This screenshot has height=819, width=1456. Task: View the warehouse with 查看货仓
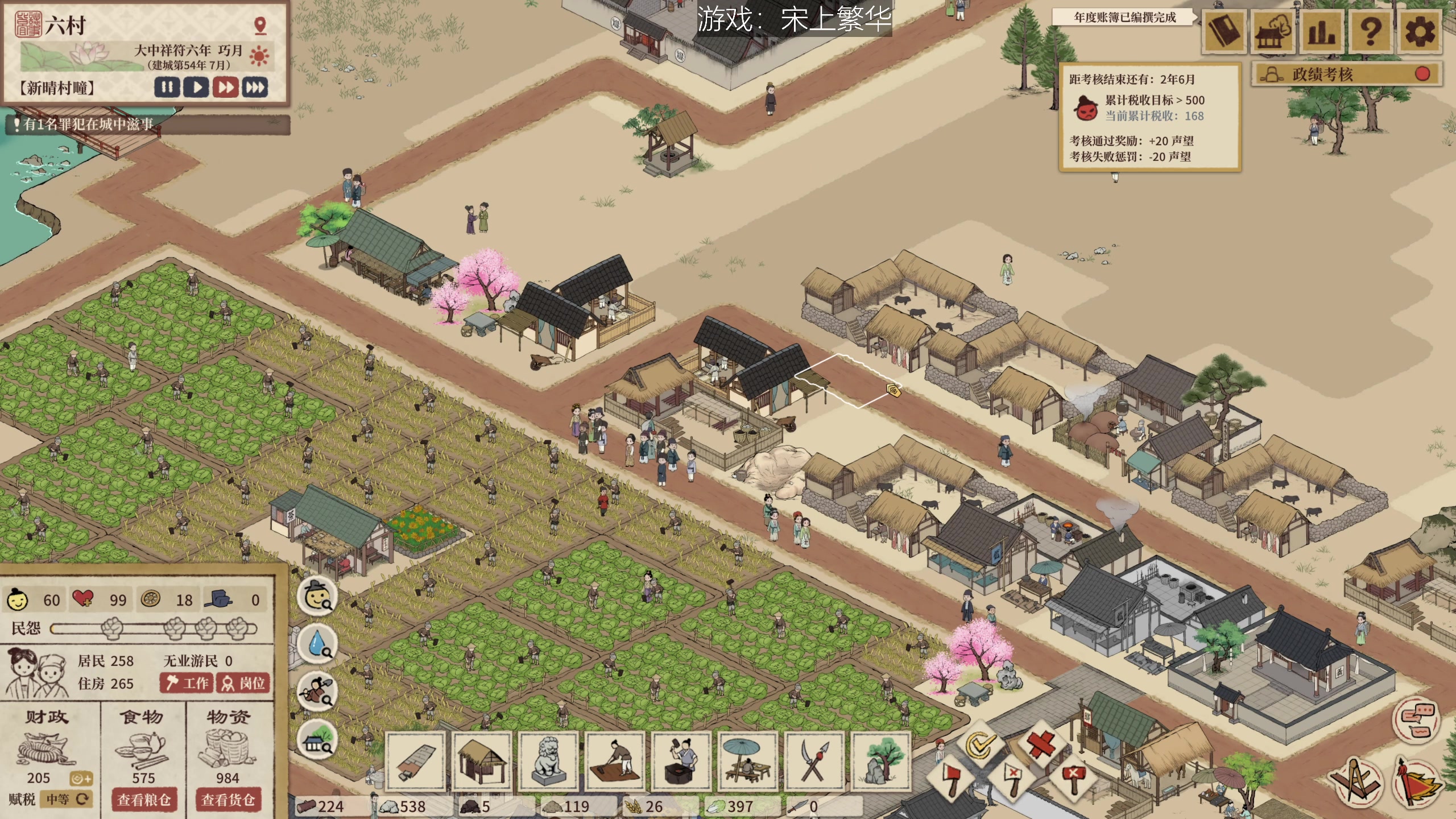228,800
